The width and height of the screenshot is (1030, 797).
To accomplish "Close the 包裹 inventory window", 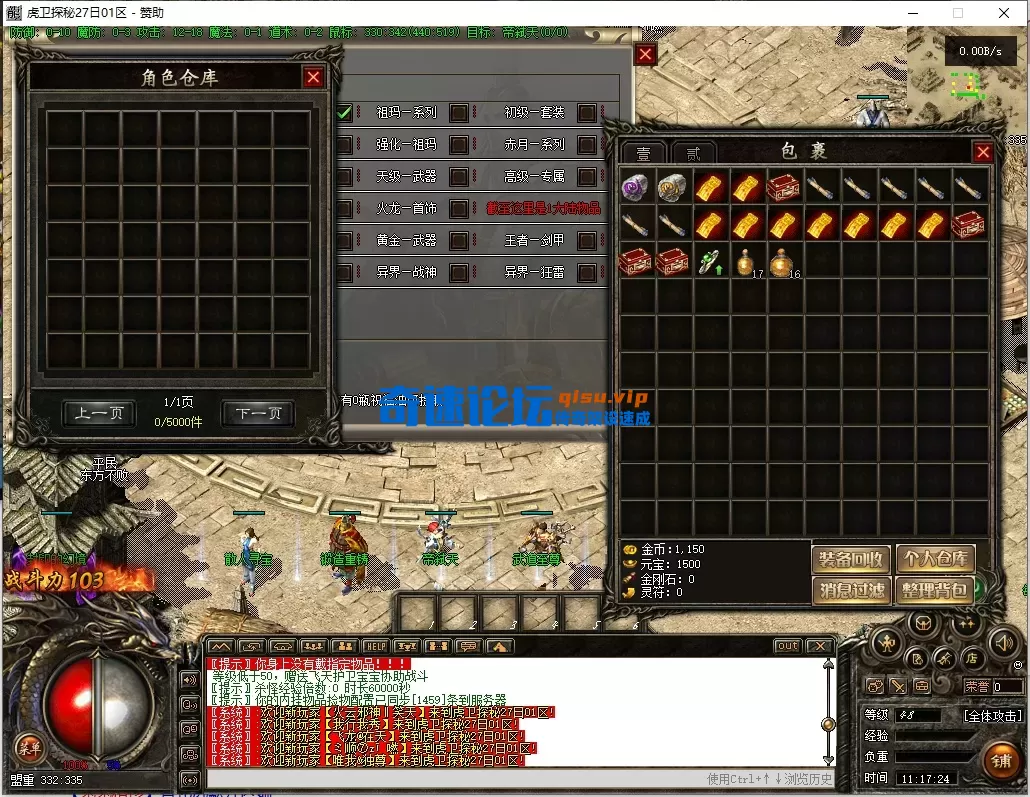I will [983, 152].
